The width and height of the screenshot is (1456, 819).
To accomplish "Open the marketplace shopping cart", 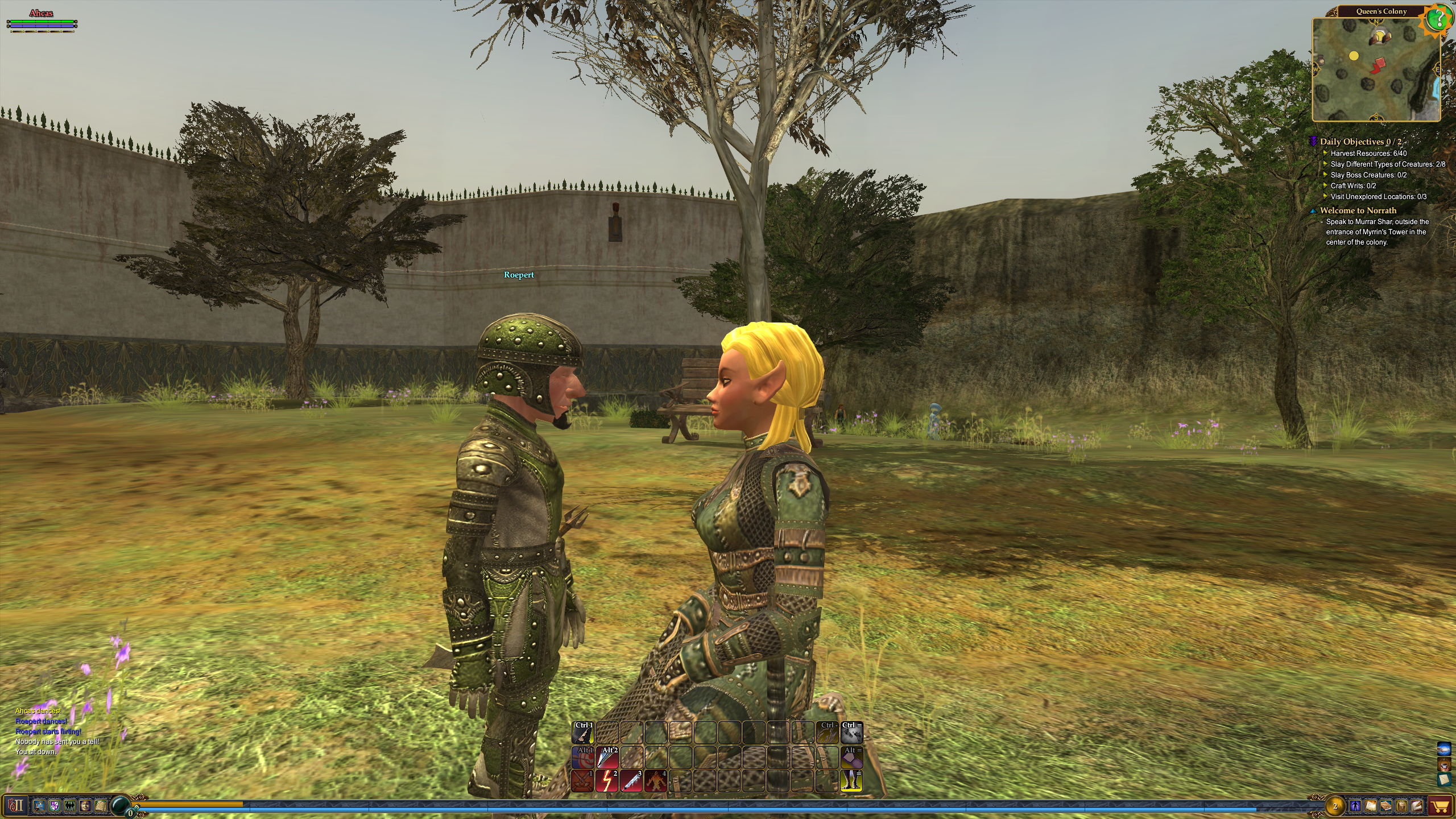I will click(x=1440, y=806).
